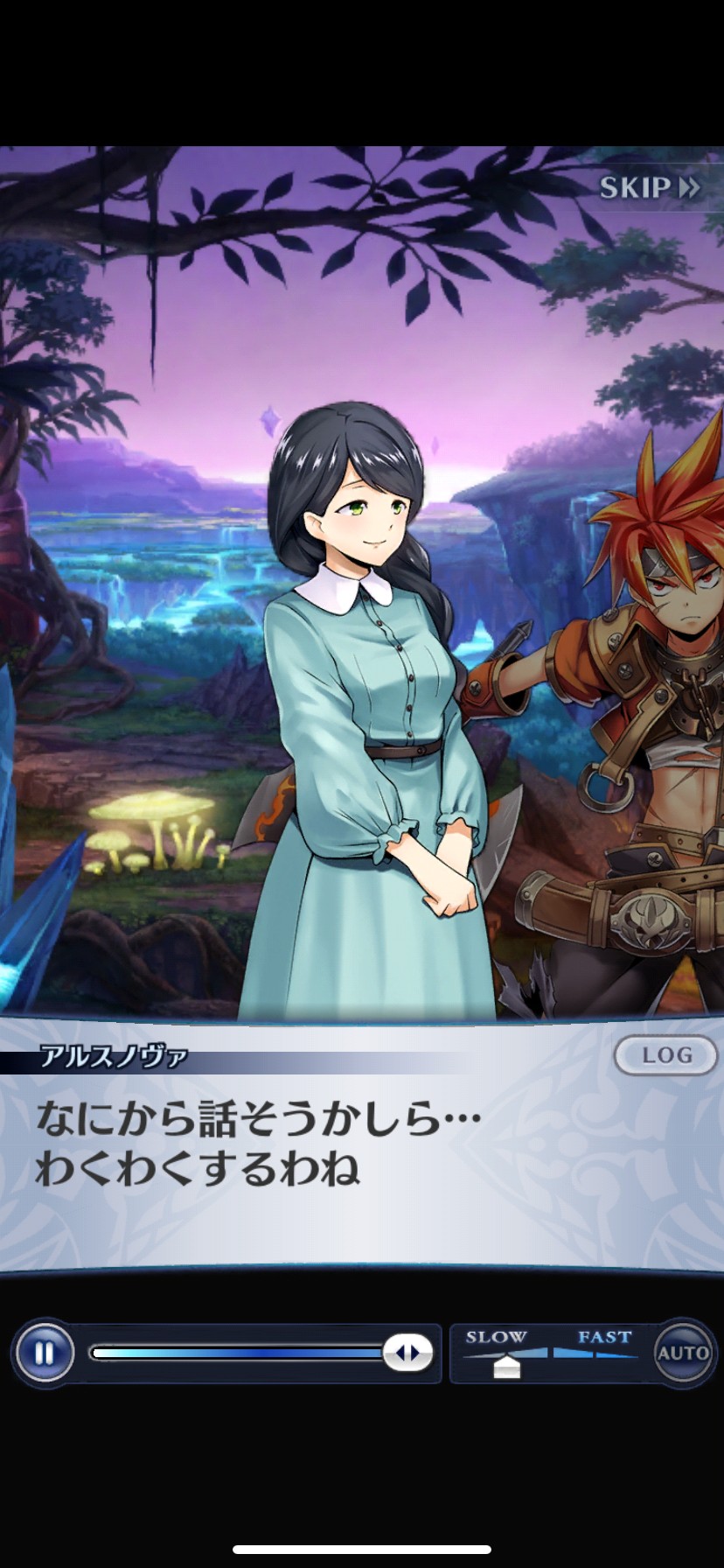The image size is (724, 1568).
Task: Open the dialogue LOG
Action: pos(666,1055)
